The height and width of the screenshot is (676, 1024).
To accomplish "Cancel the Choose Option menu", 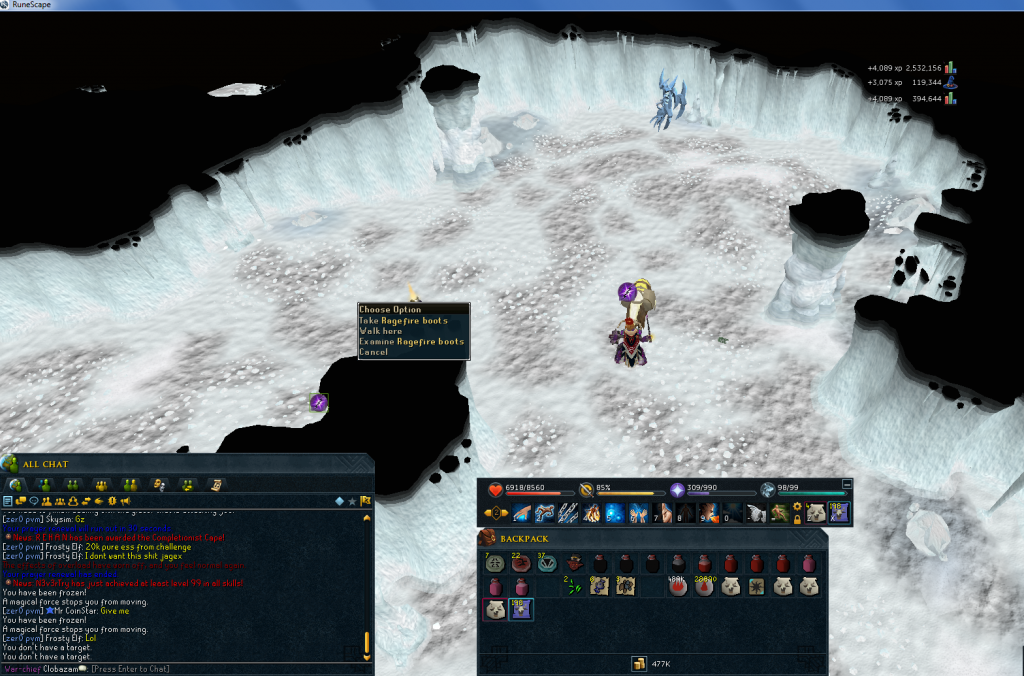I will (x=373, y=352).
